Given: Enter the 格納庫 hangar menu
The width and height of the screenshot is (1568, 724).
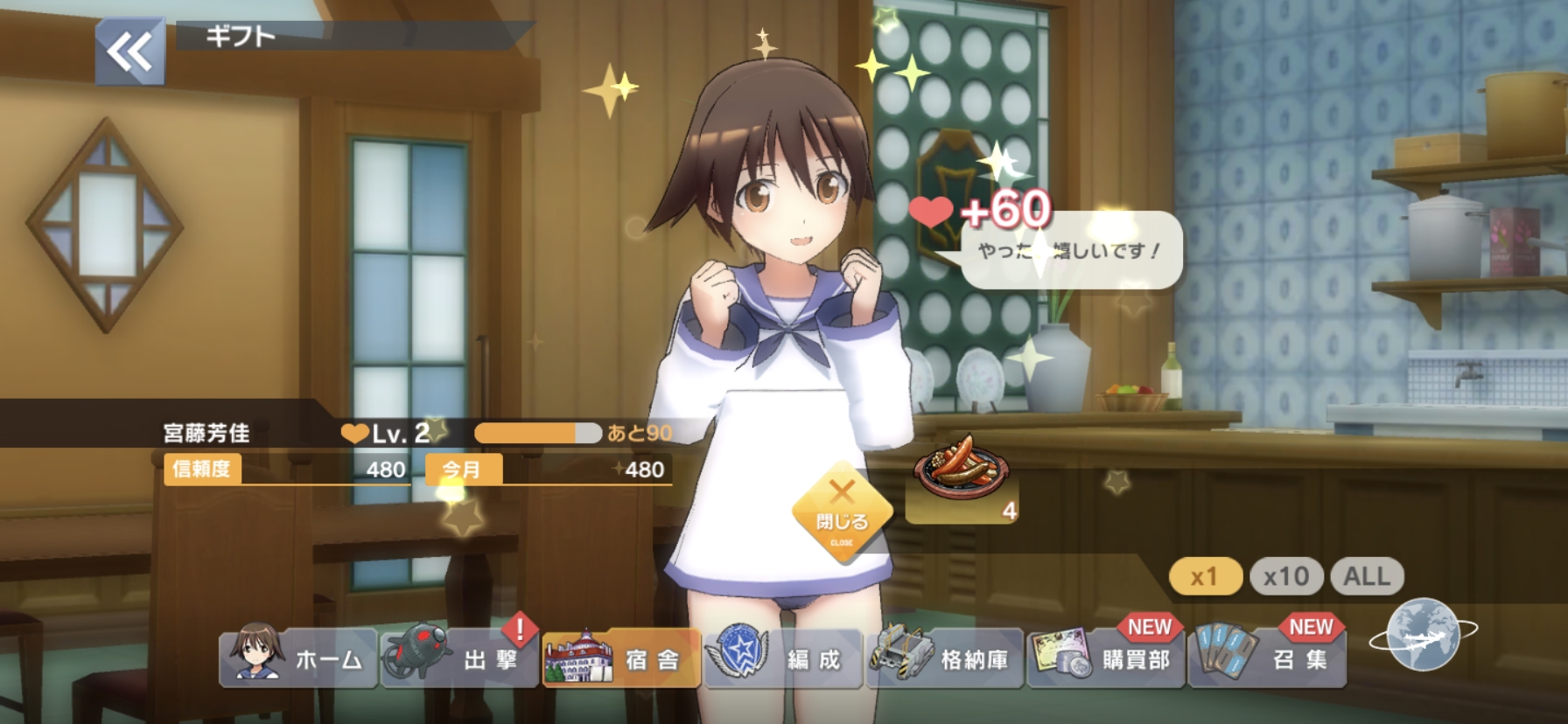Looking at the screenshot, I should pyautogui.click(x=945, y=659).
